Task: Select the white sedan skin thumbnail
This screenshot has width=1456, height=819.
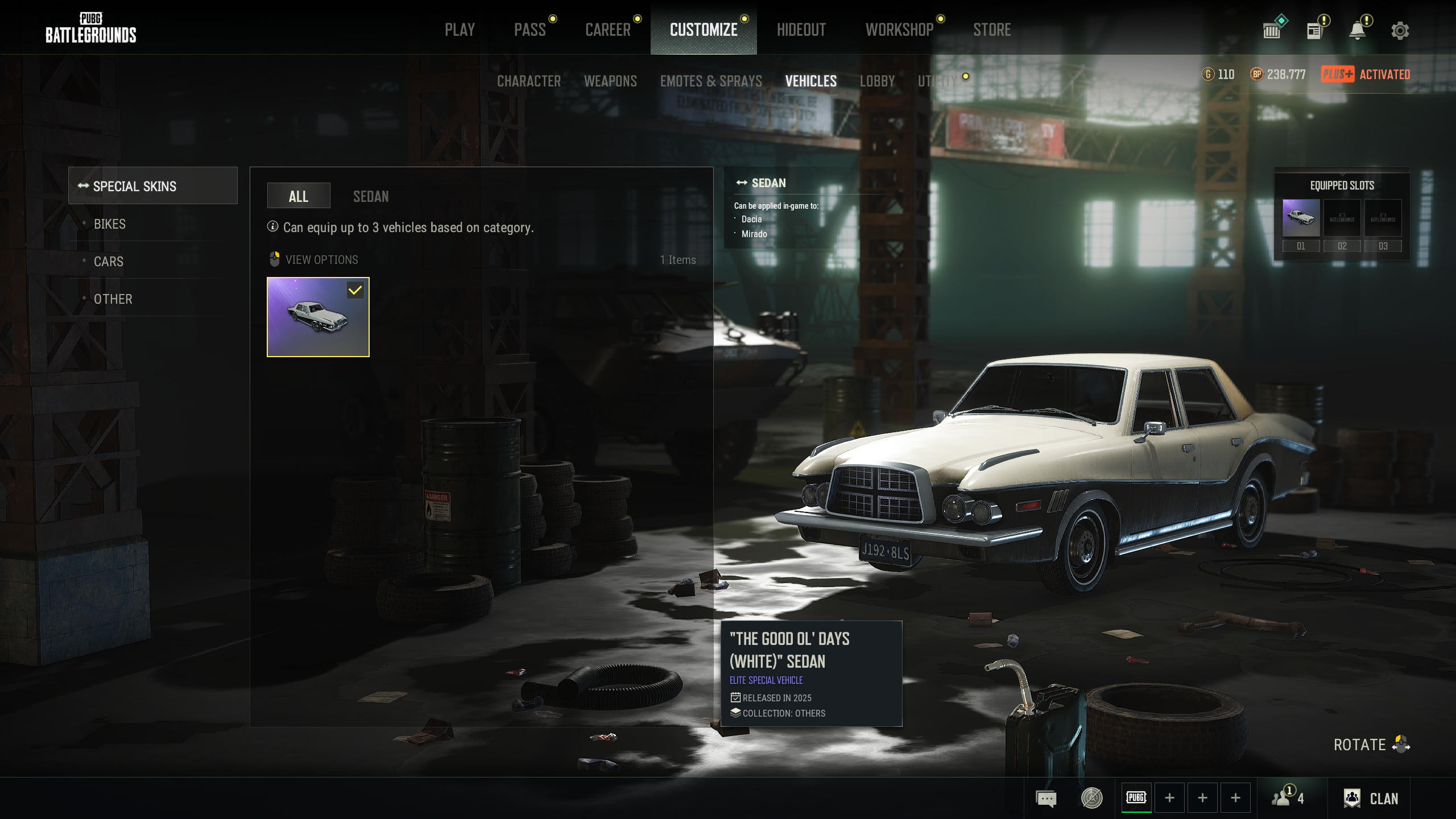Action: point(318,317)
